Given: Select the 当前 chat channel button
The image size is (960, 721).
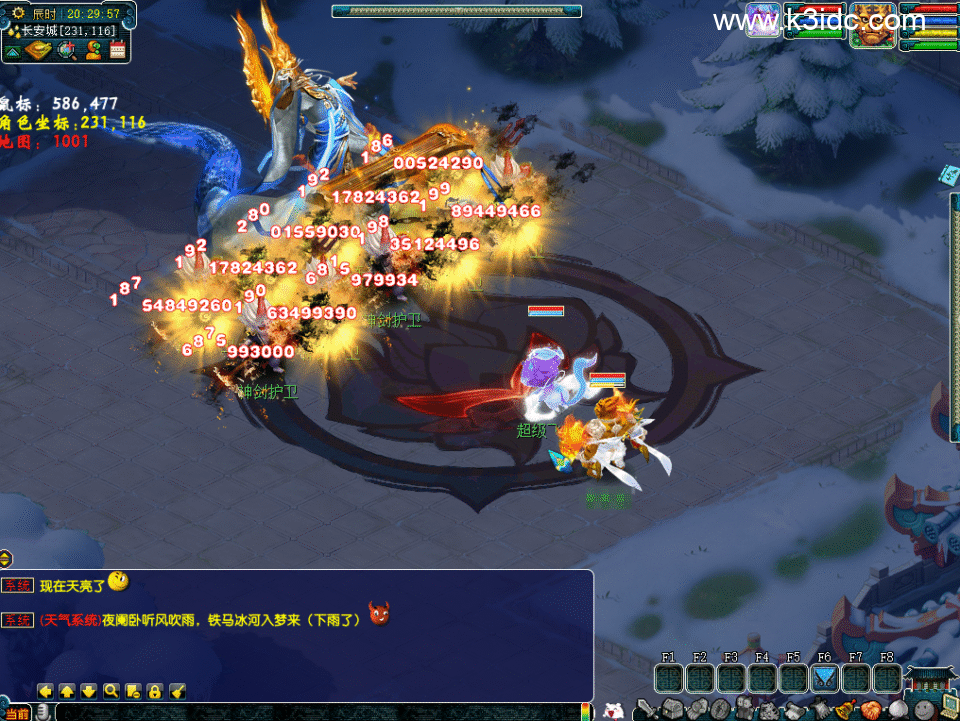Looking at the screenshot, I should [16, 713].
